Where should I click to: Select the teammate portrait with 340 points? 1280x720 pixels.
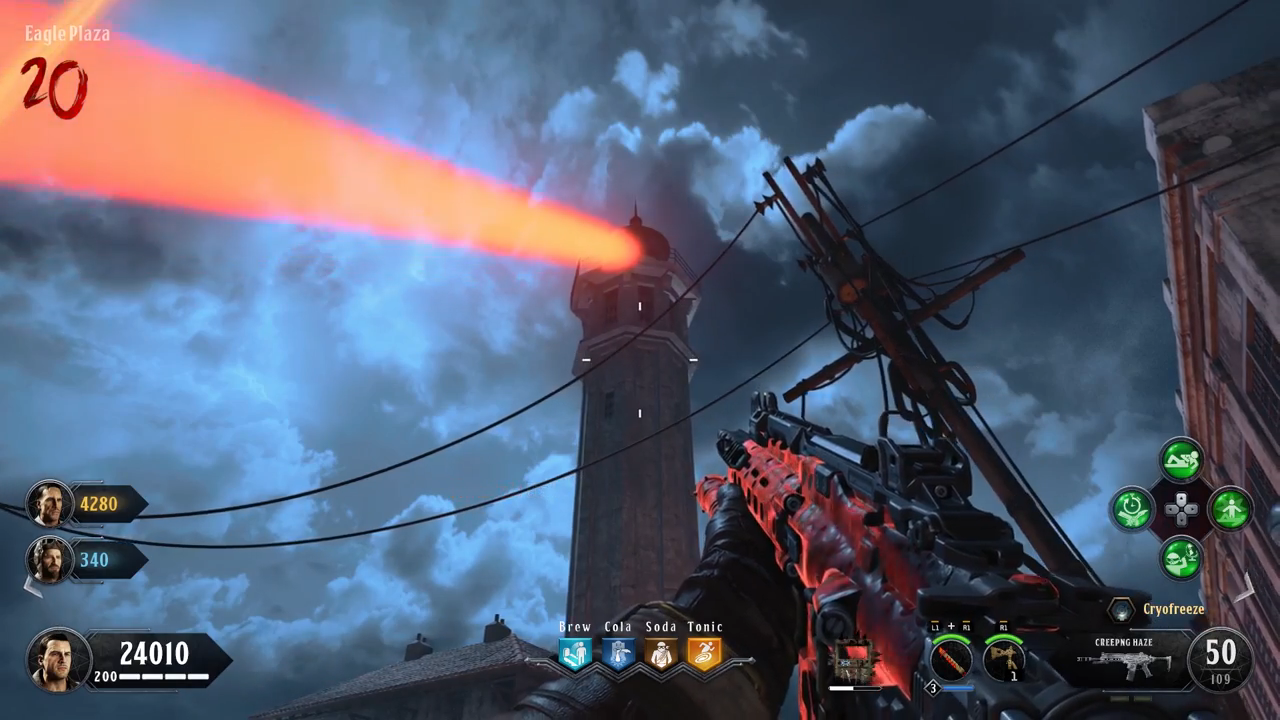point(49,559)
